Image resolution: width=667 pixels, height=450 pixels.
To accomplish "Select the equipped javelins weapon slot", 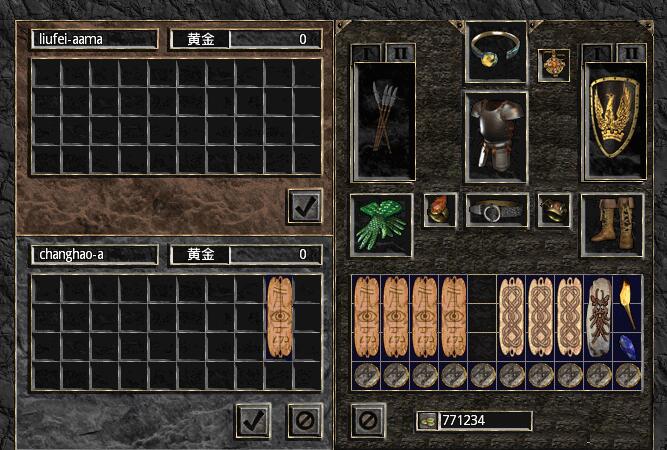I will click(x=384, y=124).
